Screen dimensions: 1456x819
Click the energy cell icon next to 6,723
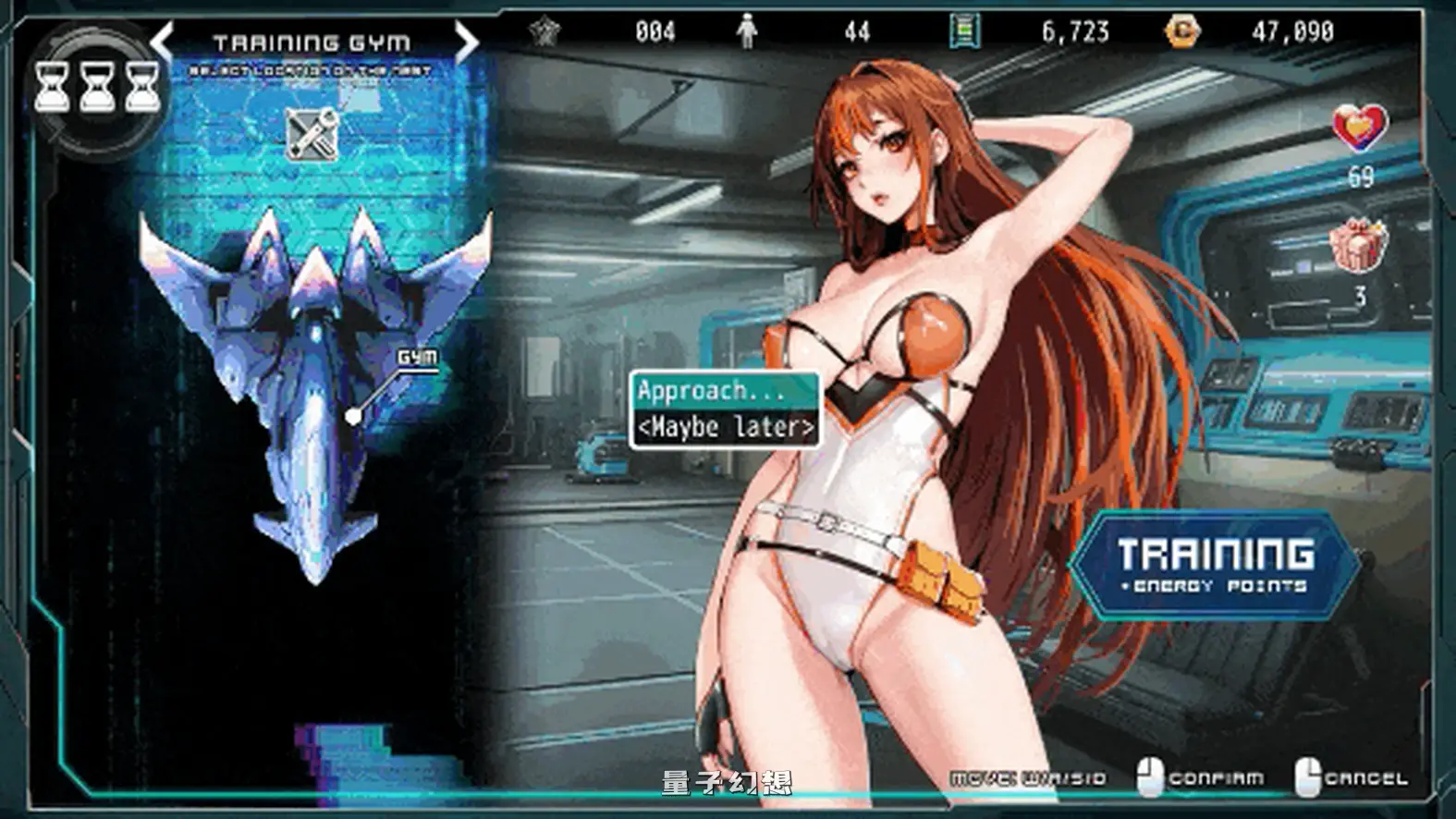click(x=964, y=30)
